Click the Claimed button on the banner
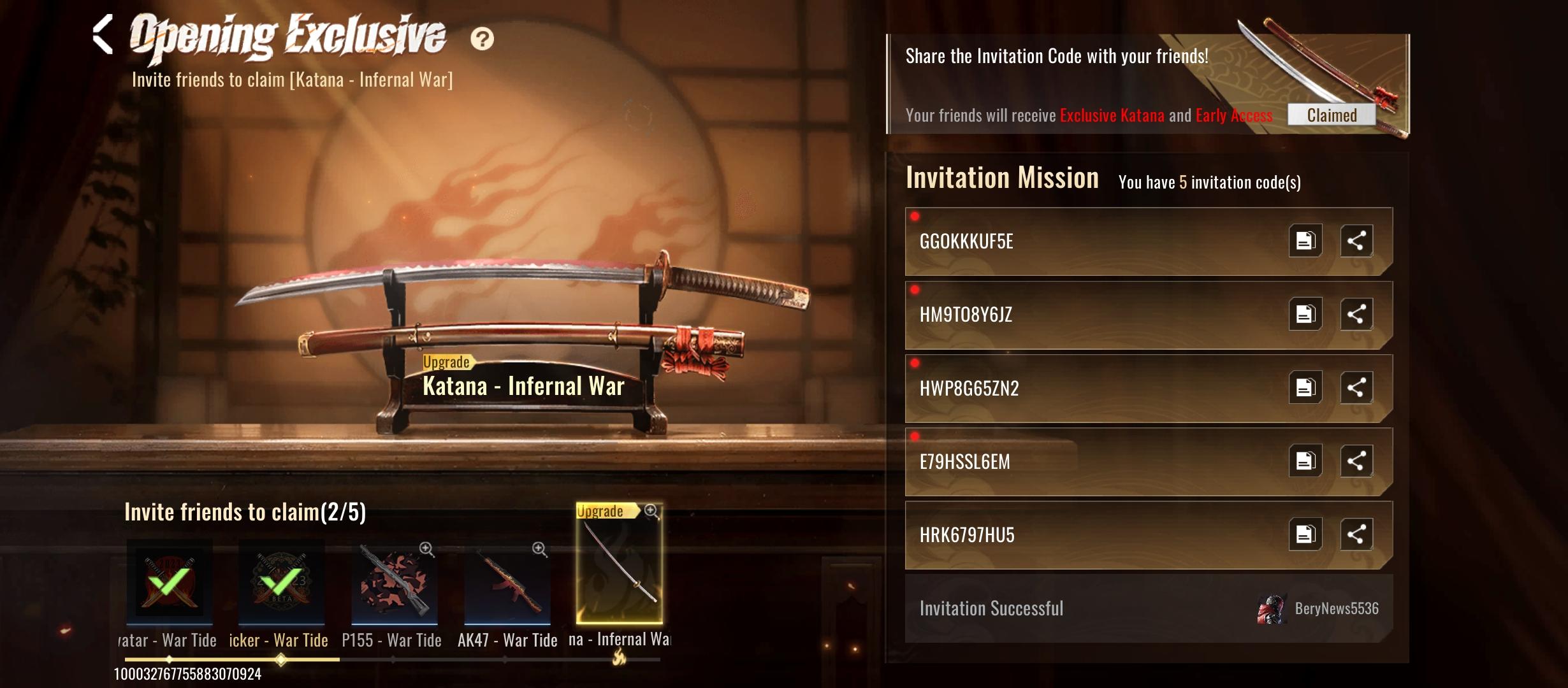 click(1332, 115)
